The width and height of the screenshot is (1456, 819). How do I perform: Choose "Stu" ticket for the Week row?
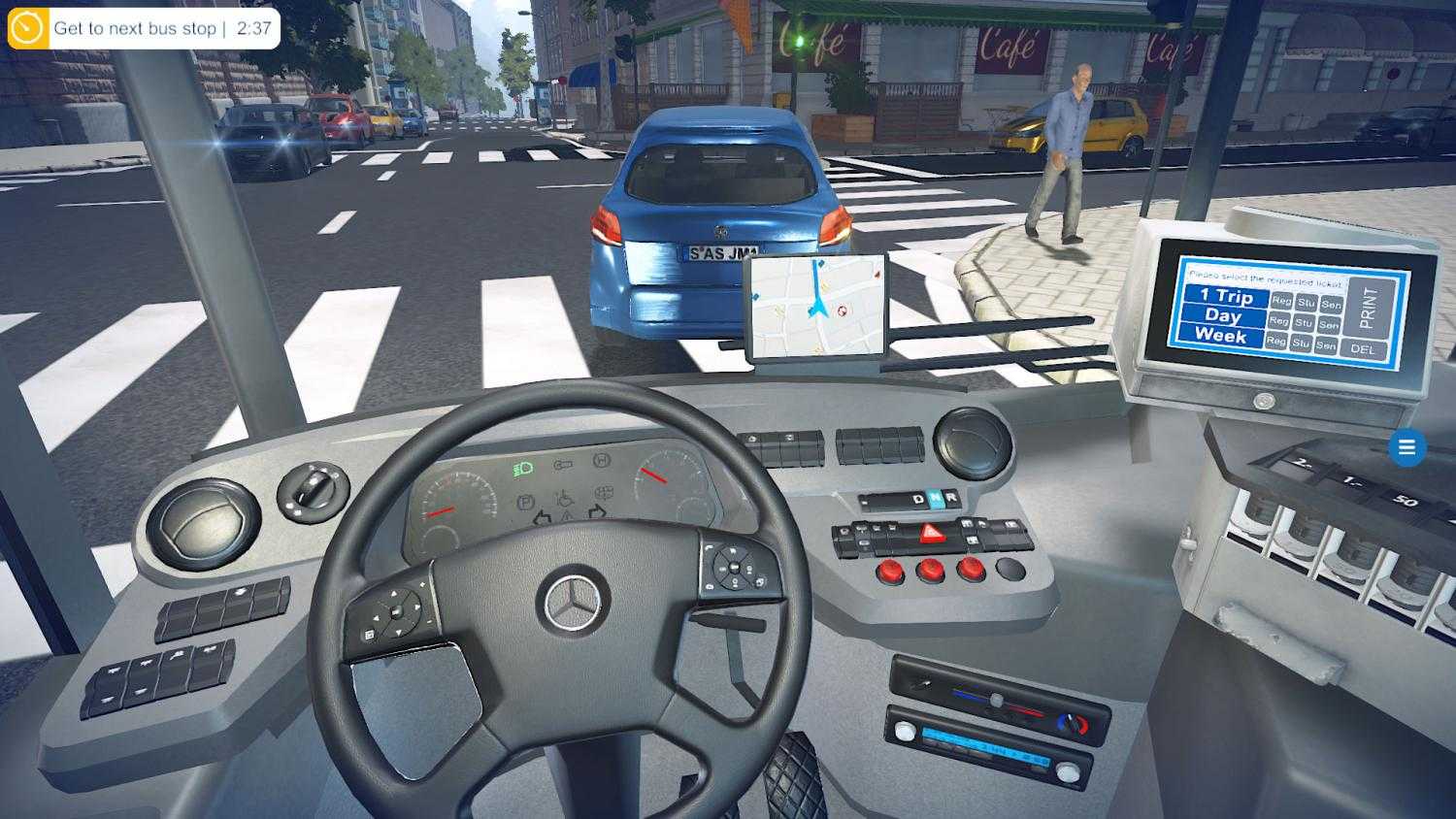(x=1300, y=343)
